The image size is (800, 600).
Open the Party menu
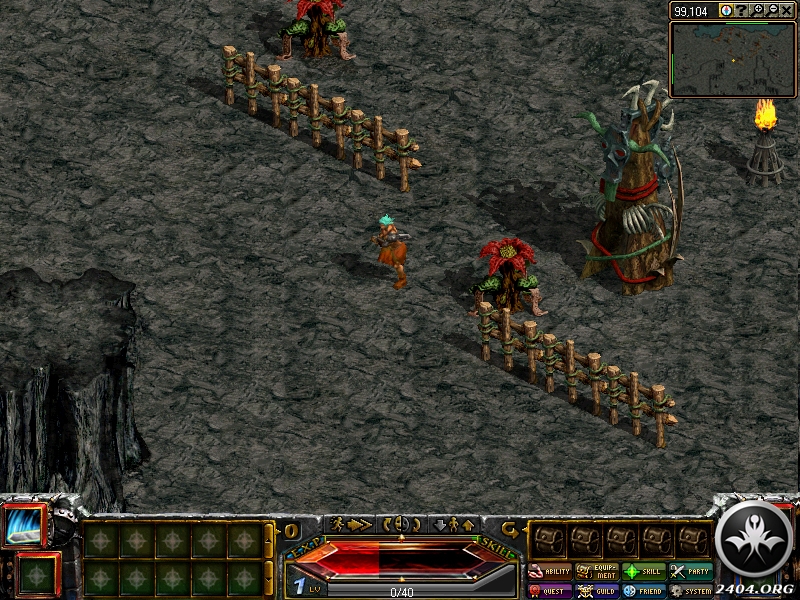pyautogui.click(x=691, y=572)
